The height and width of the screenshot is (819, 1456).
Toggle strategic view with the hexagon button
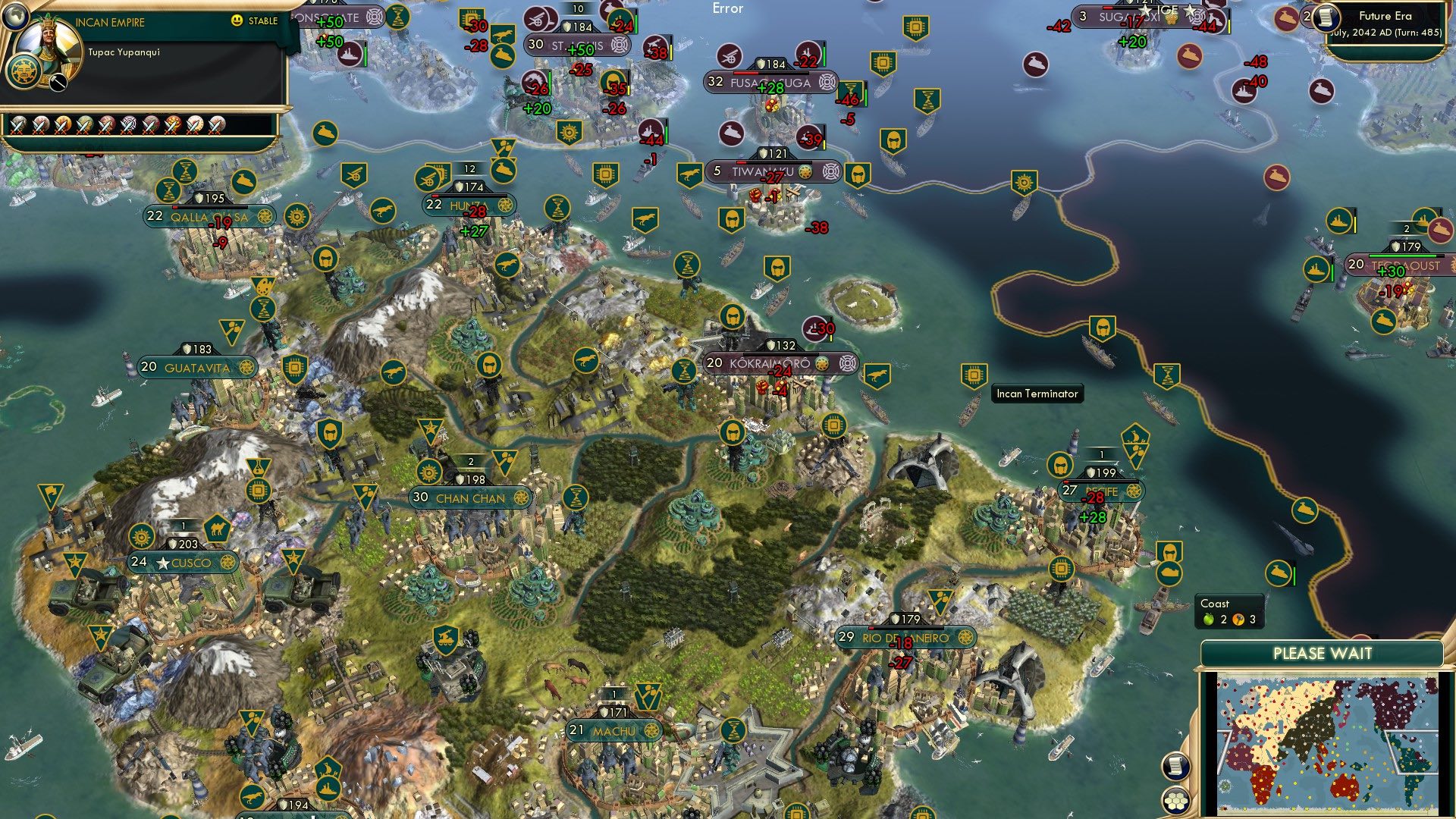point(1176,799)
